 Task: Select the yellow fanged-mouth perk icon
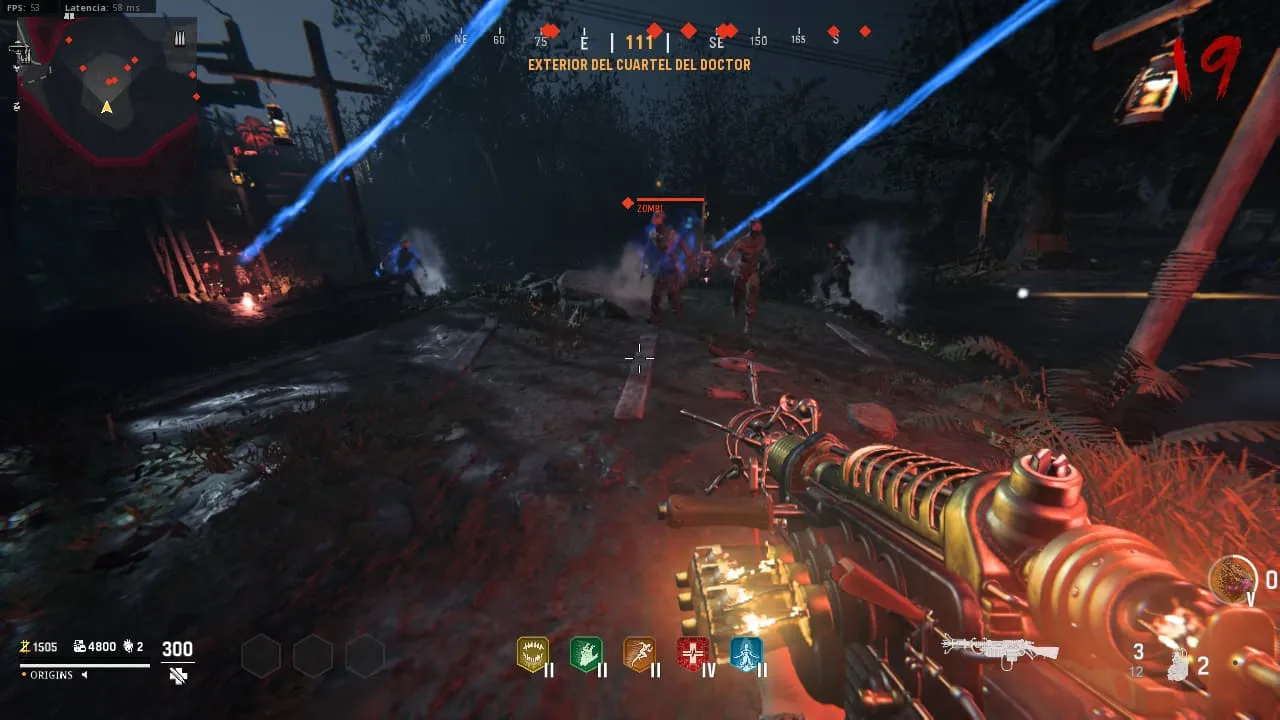[x=532, y=654]
